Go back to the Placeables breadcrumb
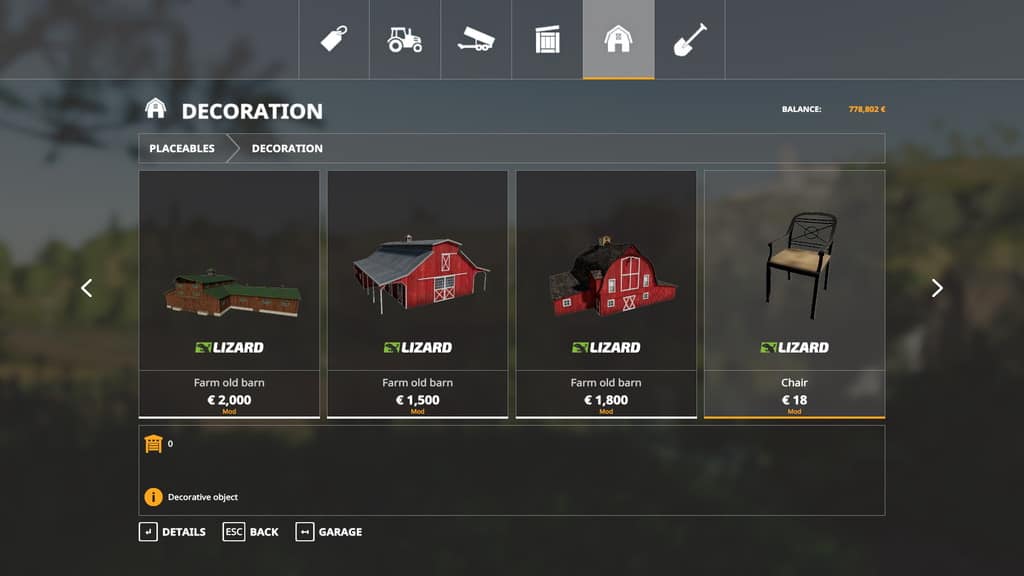This screenshot has width=1024, height=576. [x=182, y=148]
